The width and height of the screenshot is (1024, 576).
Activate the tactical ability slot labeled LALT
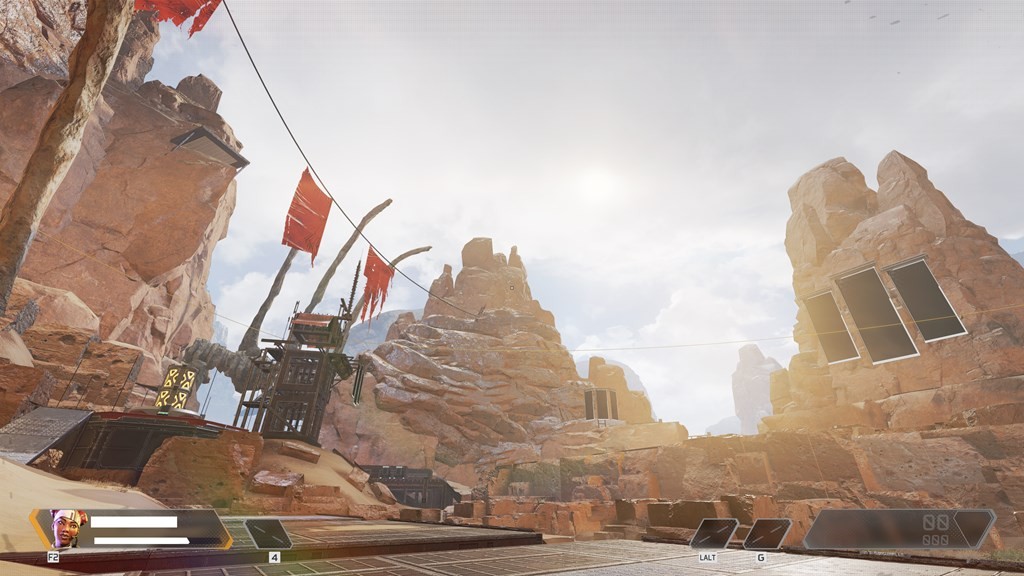[x=714, y=533]
